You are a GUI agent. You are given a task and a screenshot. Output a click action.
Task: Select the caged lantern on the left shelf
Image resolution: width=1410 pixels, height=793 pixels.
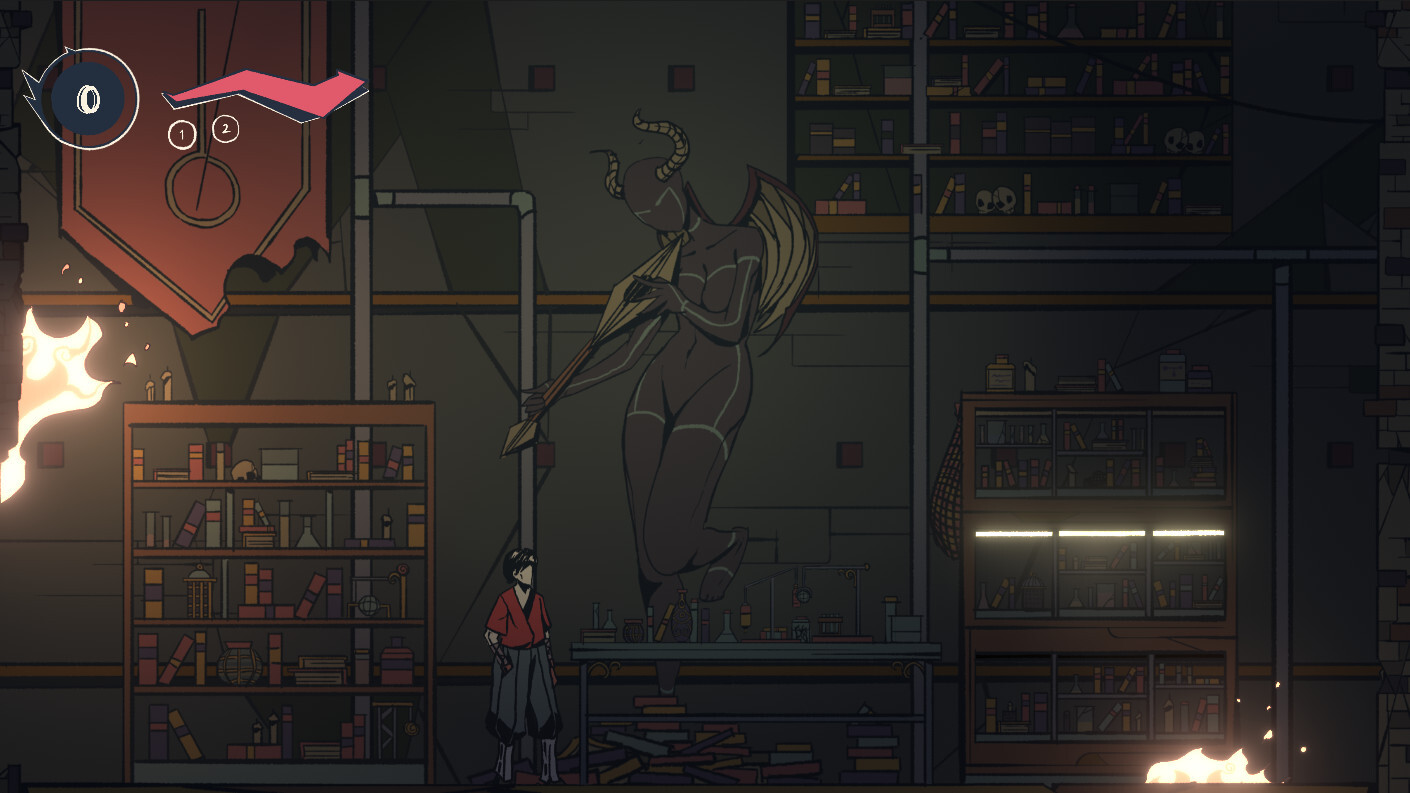[198, 592]
